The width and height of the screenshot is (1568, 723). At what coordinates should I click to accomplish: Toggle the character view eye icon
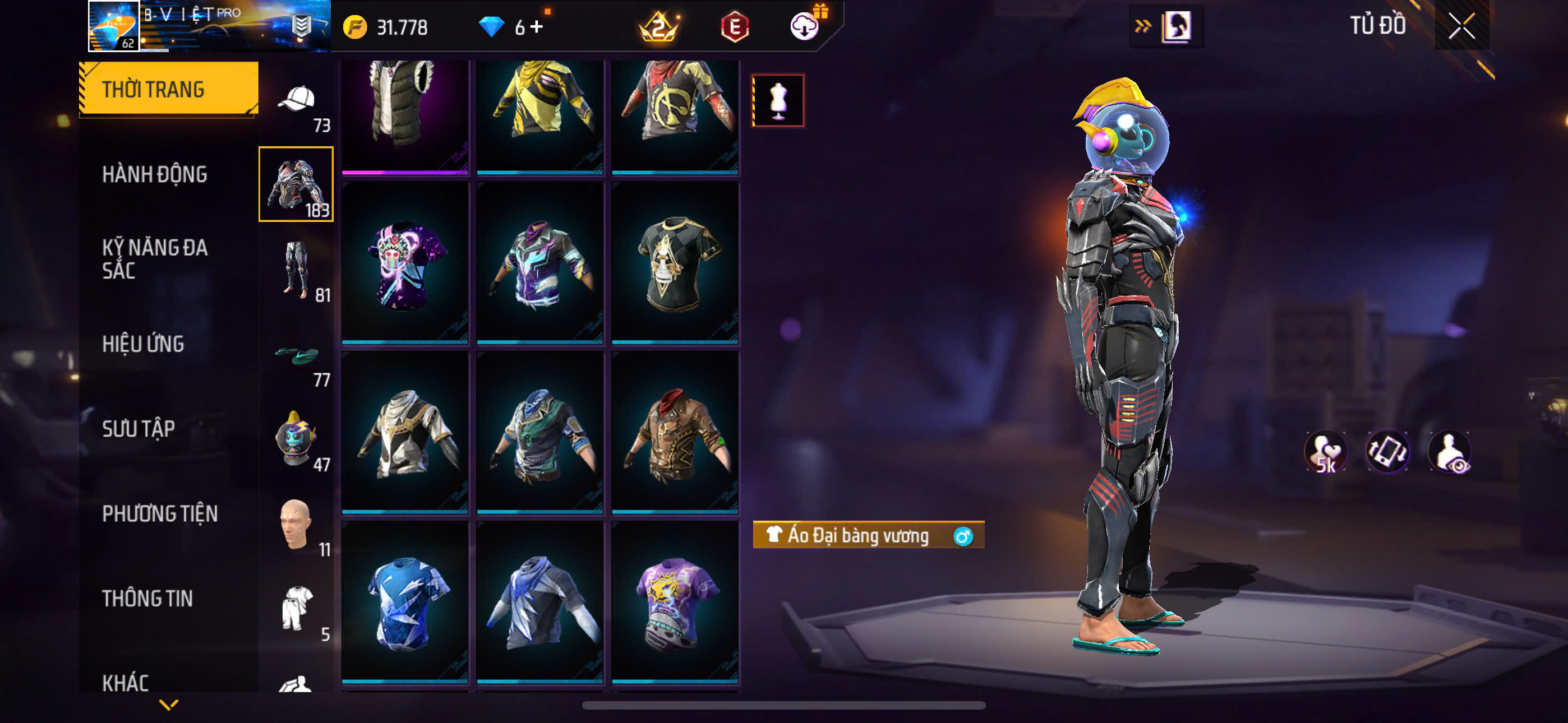pyautogui.click(x=1449, y=452)
